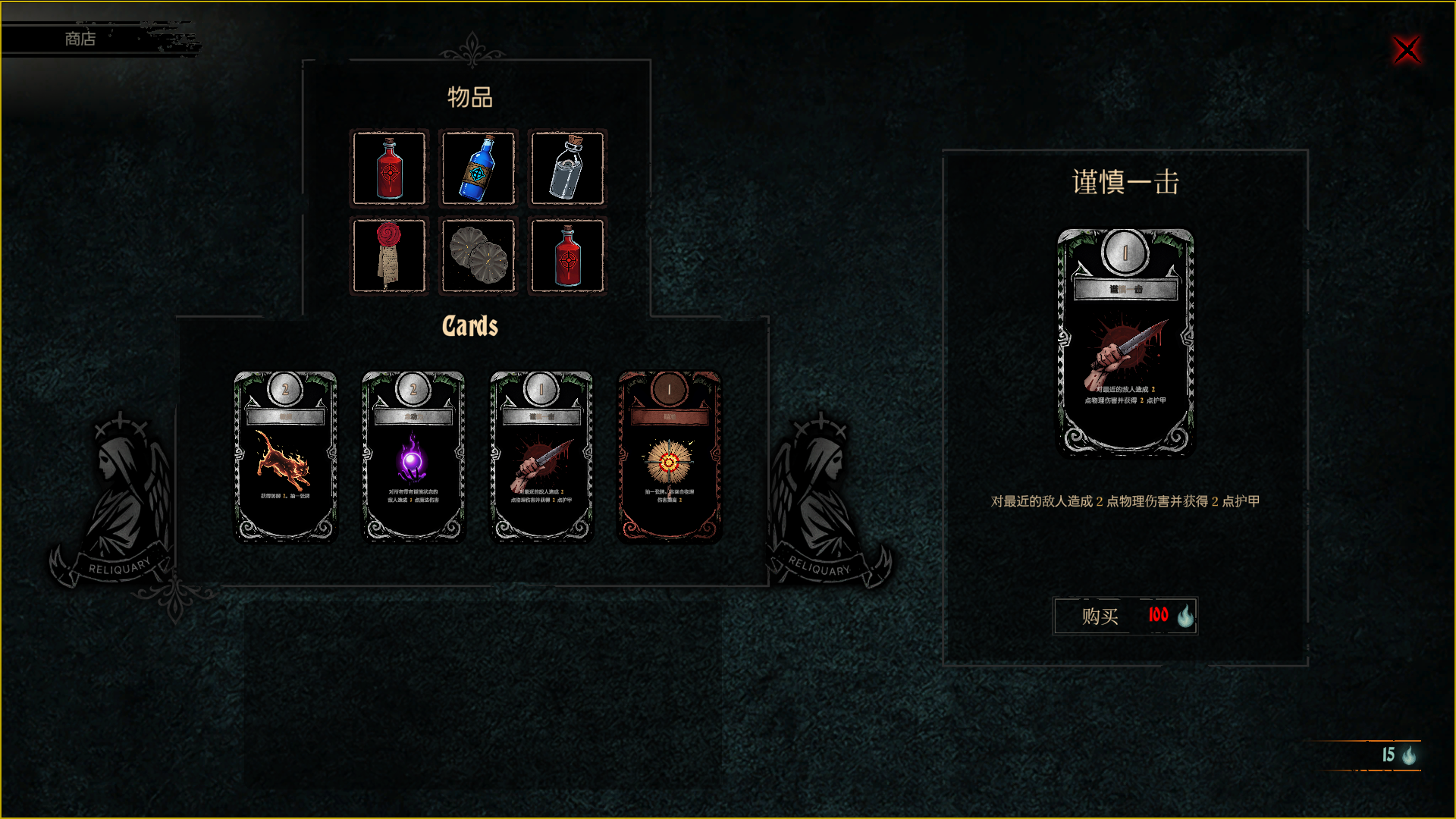Buy the card for 100 with 购买
Viewport: 1456px width, 819px height.
[1125, 616]
